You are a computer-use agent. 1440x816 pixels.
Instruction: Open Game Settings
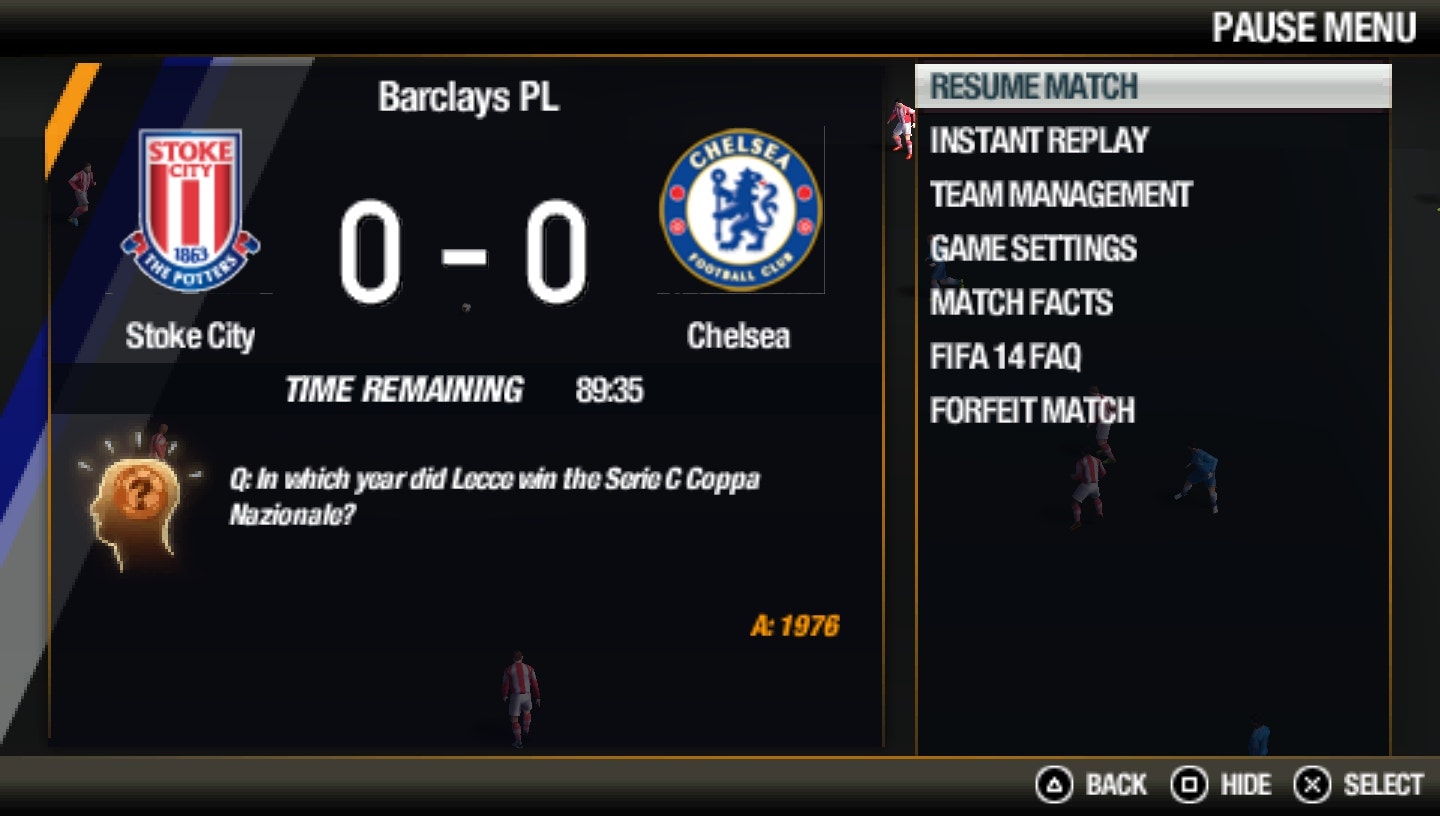[x=1032, y=249]
